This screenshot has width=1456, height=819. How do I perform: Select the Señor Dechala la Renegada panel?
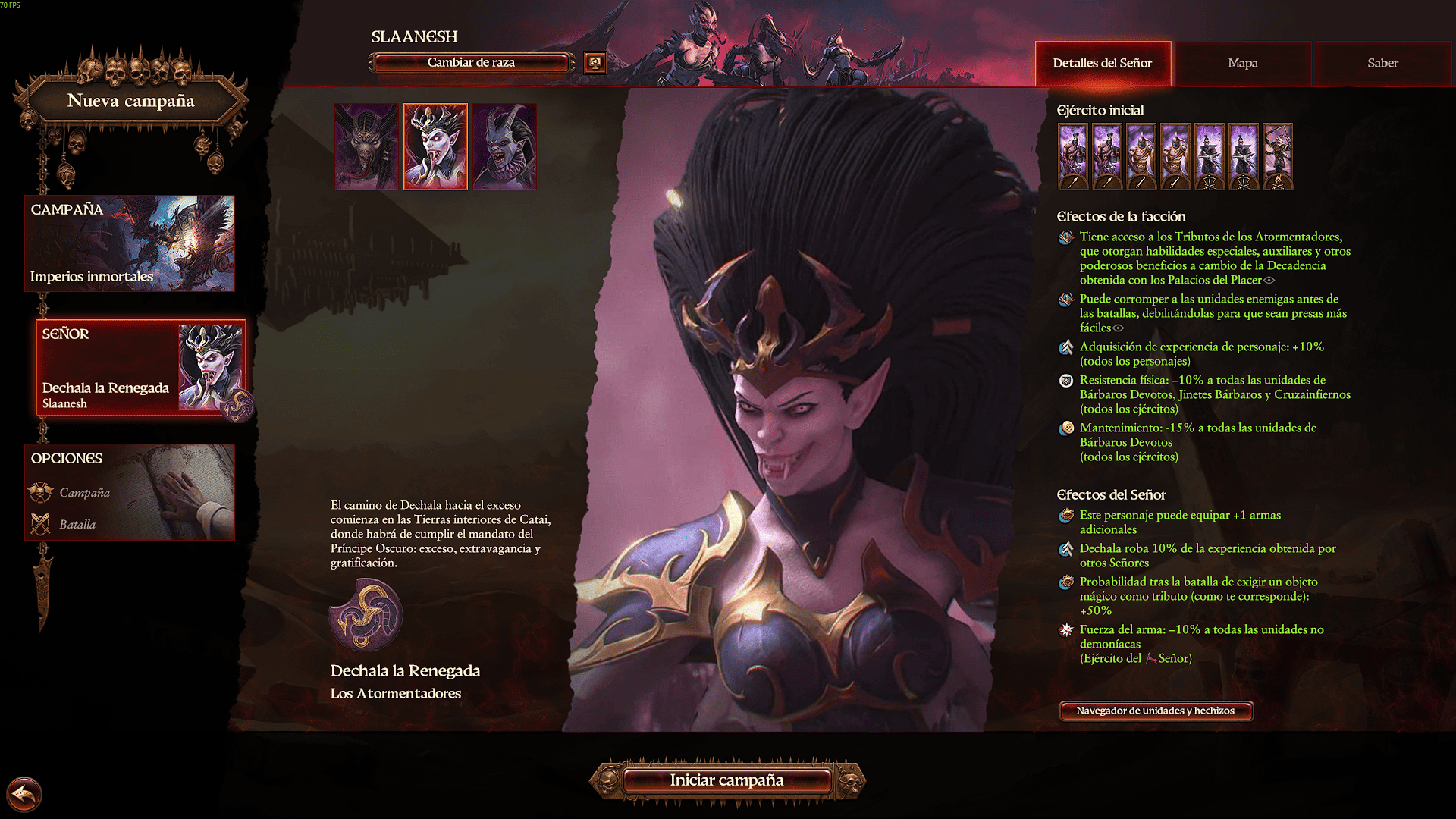[140, 369]
